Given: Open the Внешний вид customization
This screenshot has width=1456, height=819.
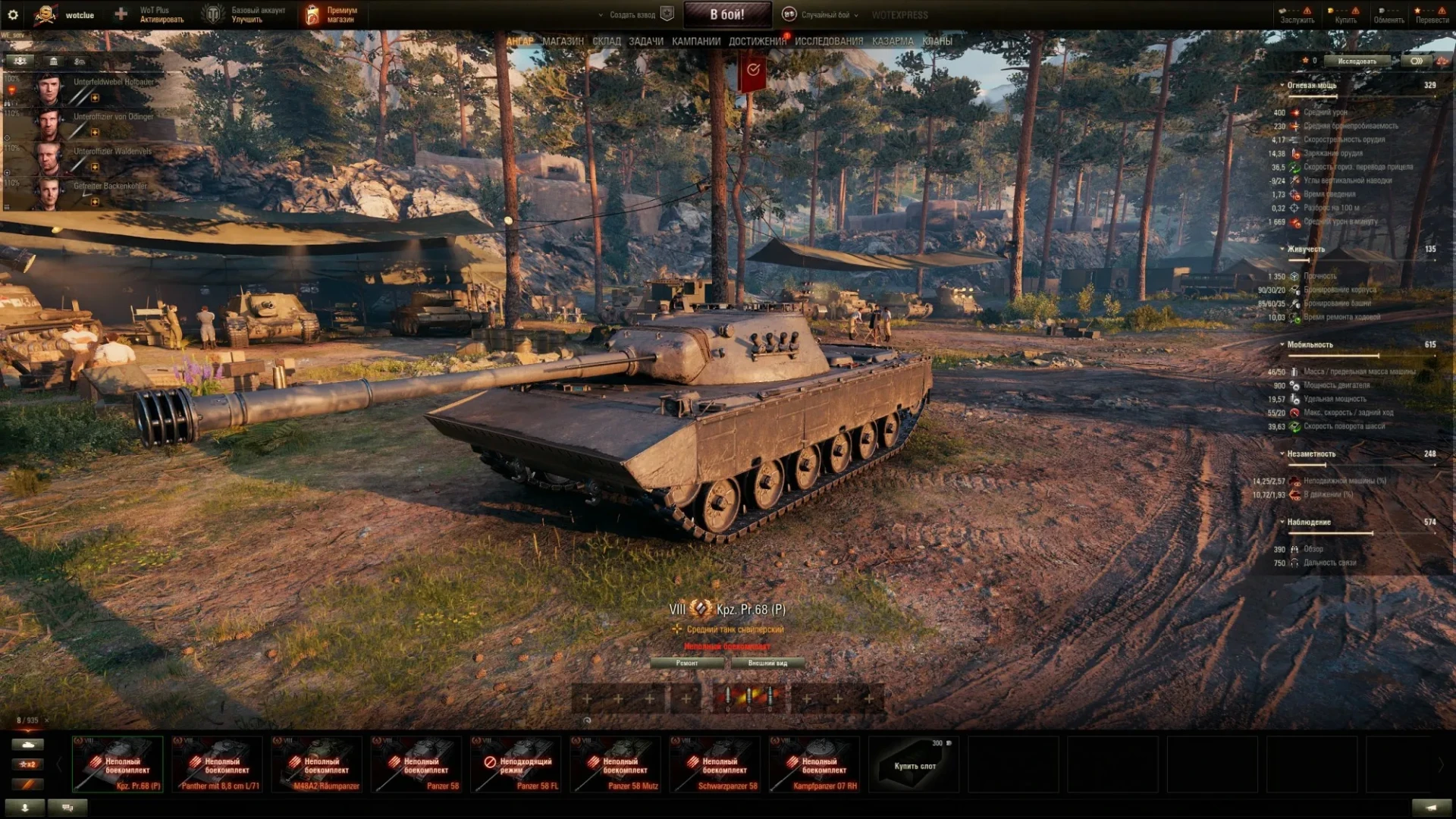Looking at the screenshot, I should (x=767, y=663).
